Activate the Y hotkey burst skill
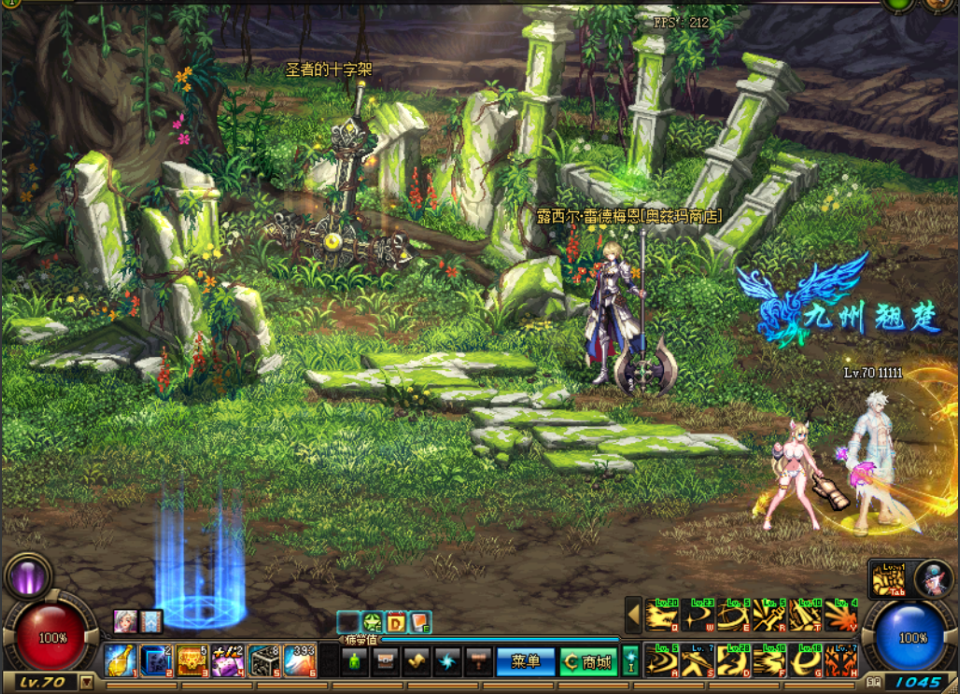 click(x=842, y=615)
